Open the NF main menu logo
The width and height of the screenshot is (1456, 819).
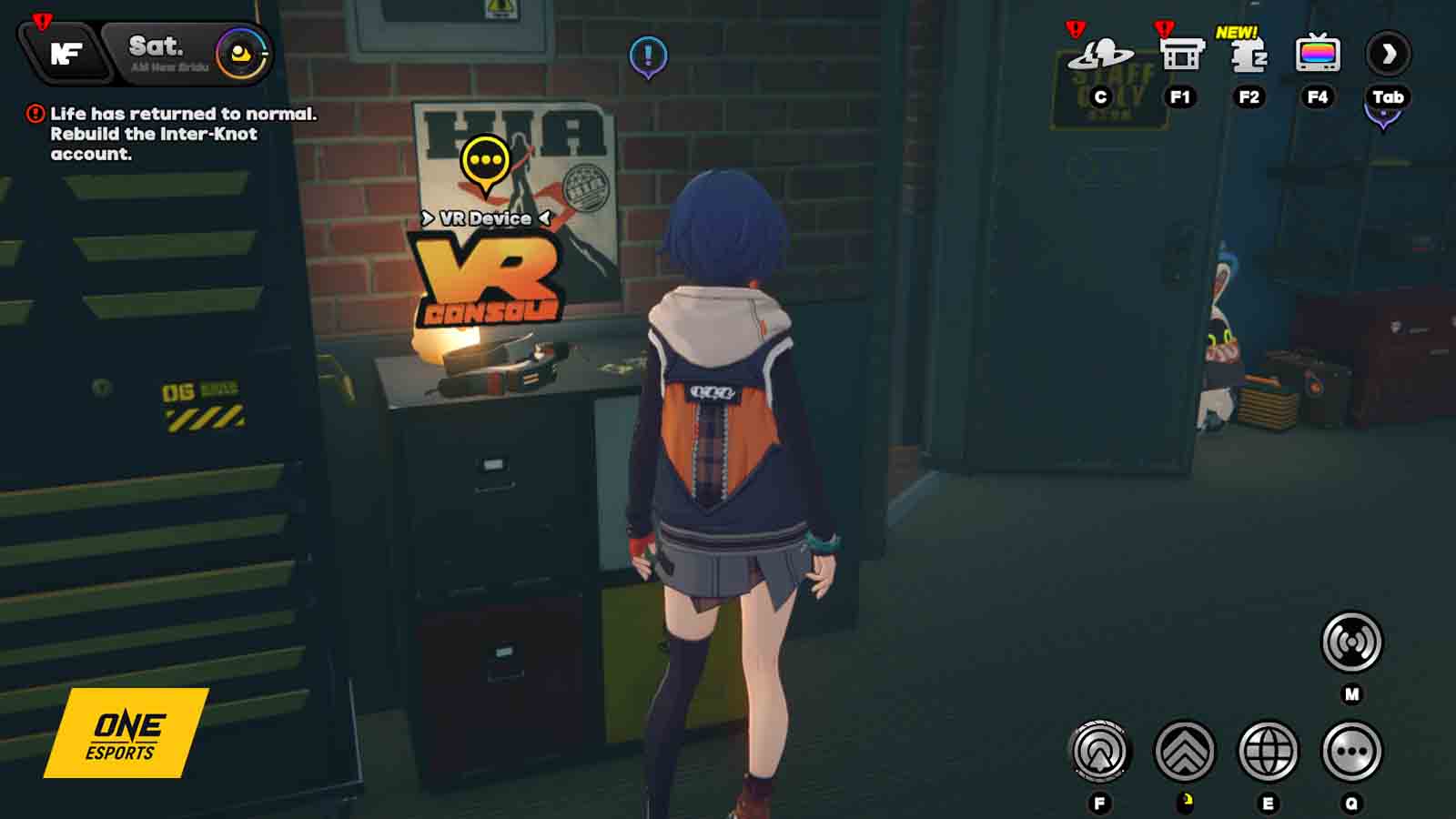(x=66, y=53)
